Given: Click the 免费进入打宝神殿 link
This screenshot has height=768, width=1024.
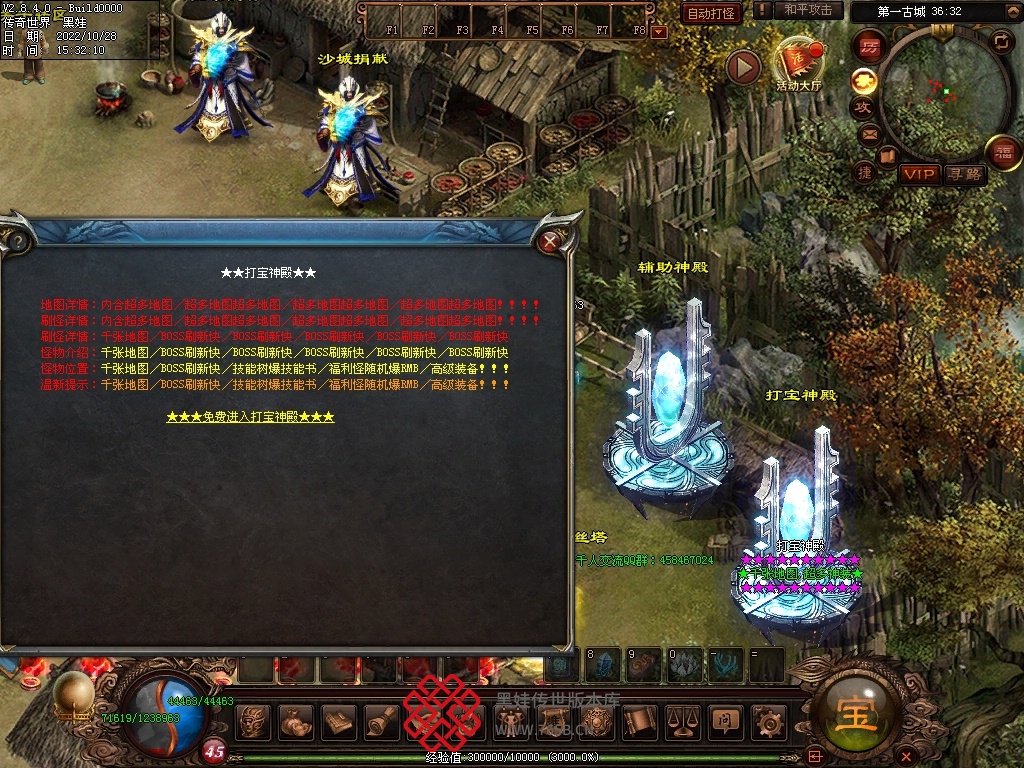Looking at the screenshot, I should coord(250,417).
